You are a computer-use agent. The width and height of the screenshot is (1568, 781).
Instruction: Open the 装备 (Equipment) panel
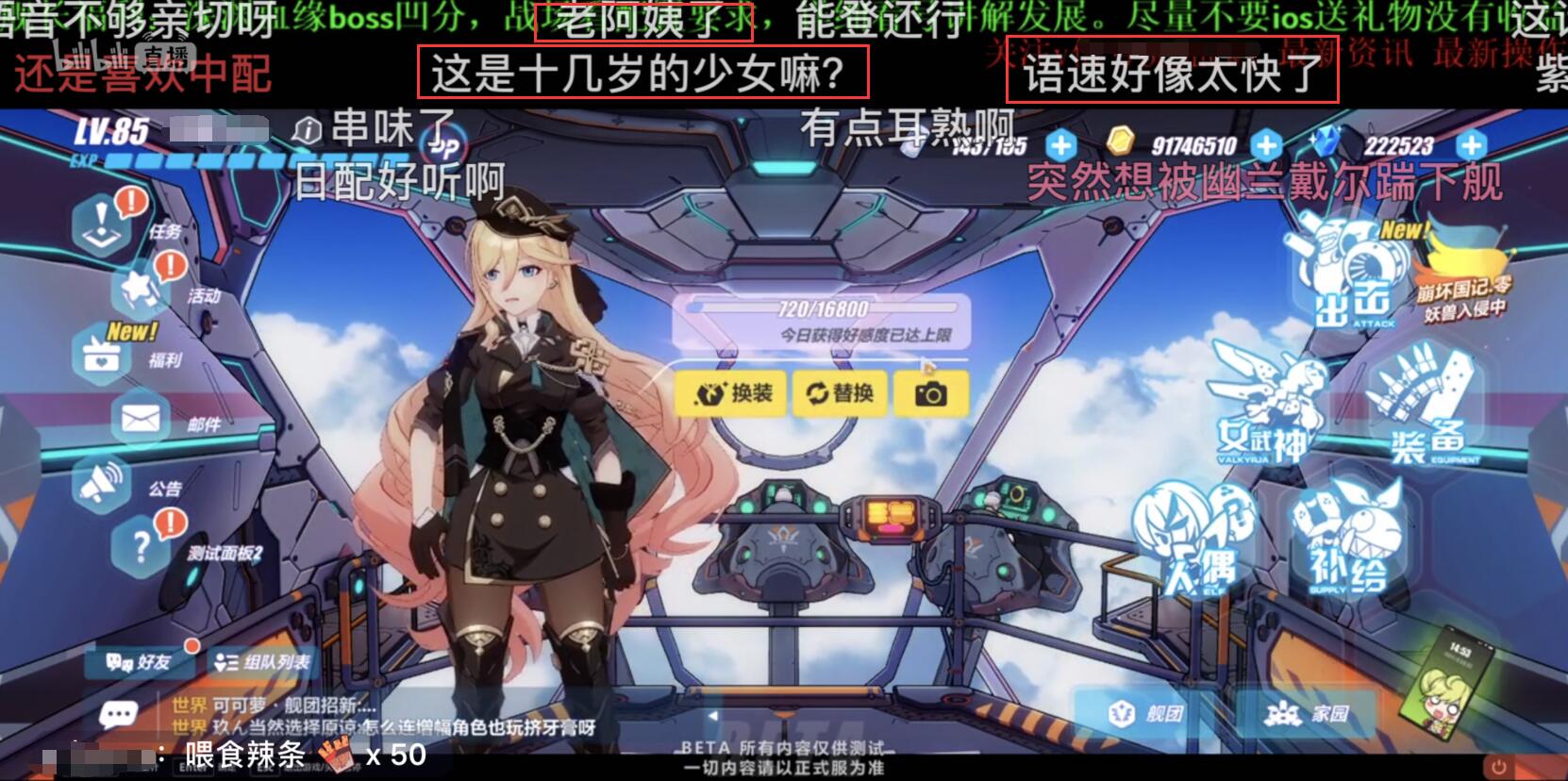click(1422, 405)
